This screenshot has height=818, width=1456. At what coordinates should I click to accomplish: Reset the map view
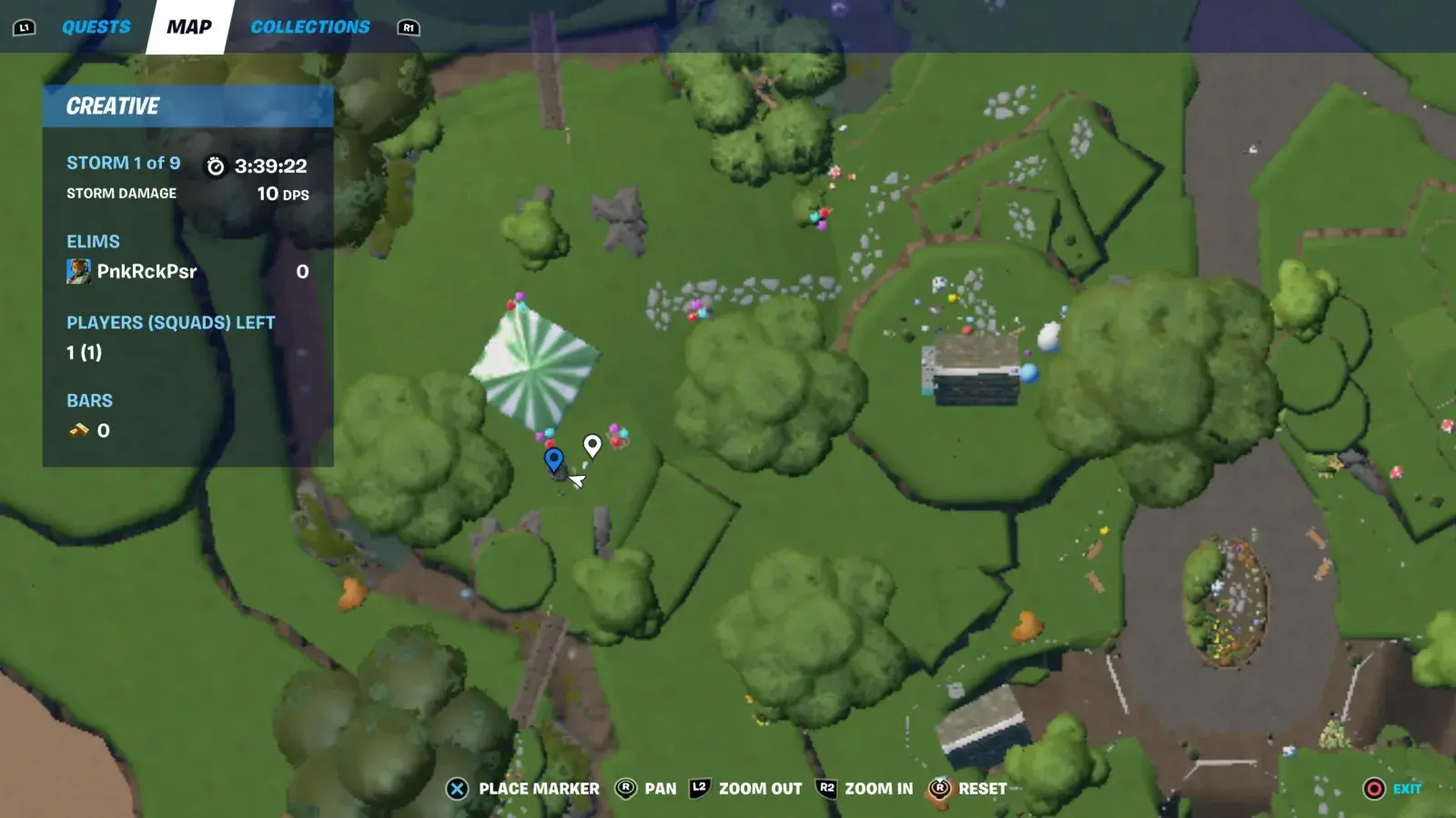968,789
